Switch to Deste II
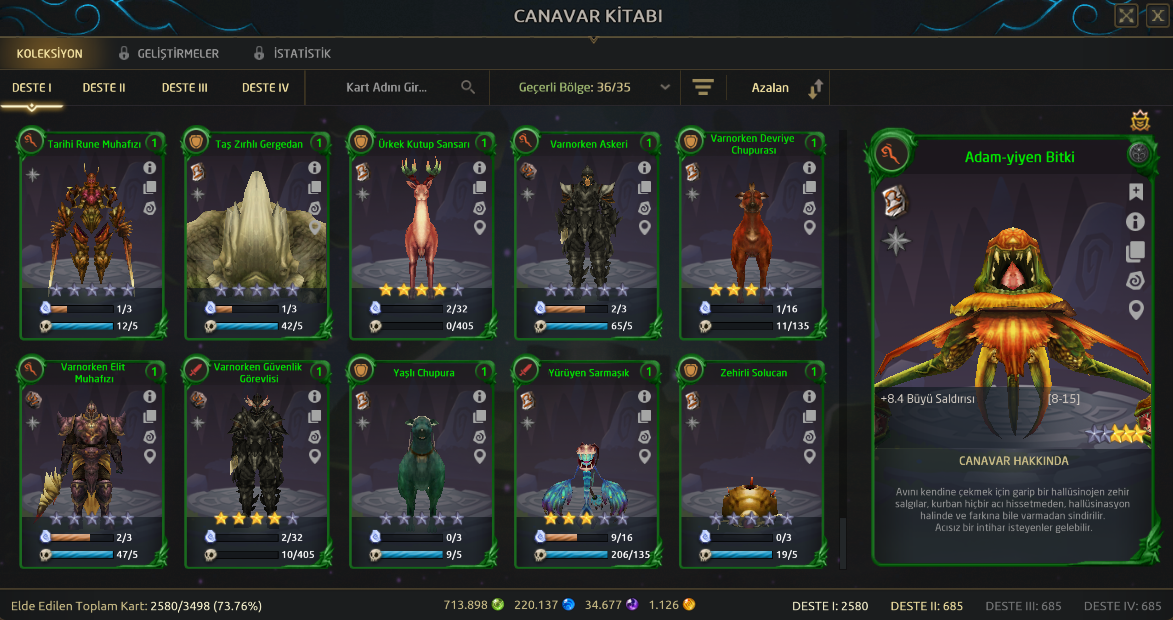 coord(104,88)
